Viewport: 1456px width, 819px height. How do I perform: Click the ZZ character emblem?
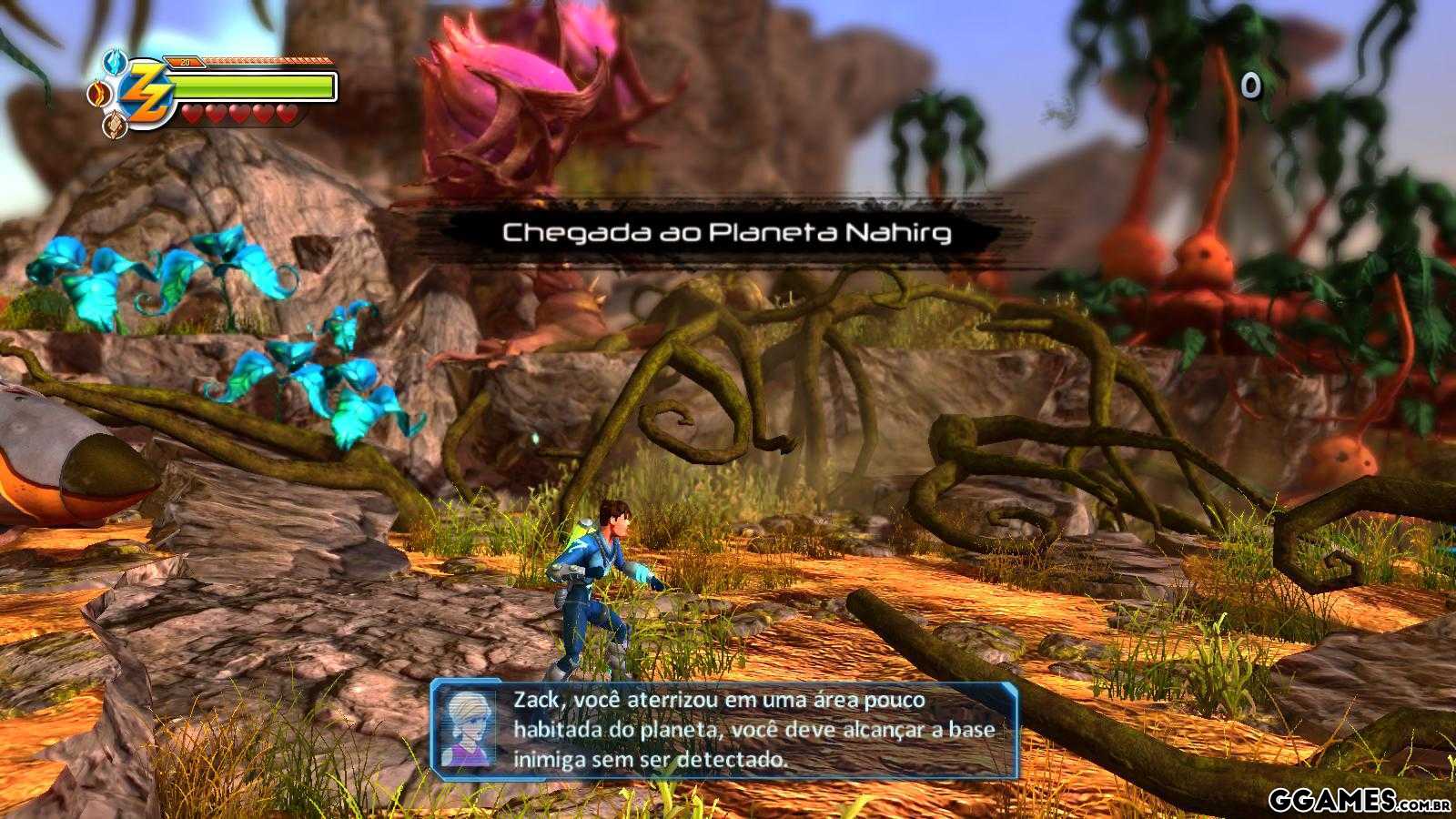(x=147, y=92)
